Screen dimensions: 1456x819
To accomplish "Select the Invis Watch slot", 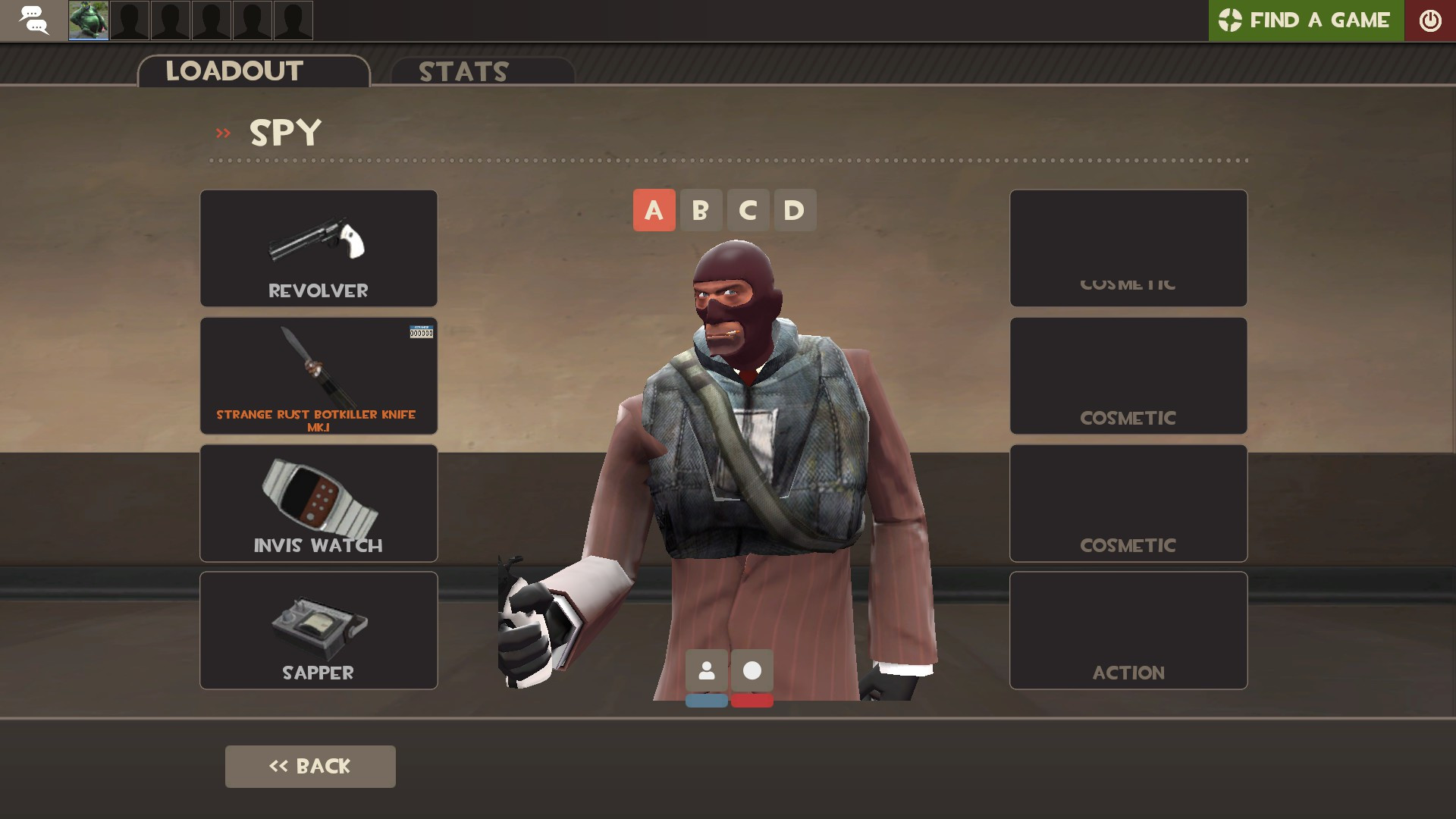I will pyautogui.click(x=318, y=502).
